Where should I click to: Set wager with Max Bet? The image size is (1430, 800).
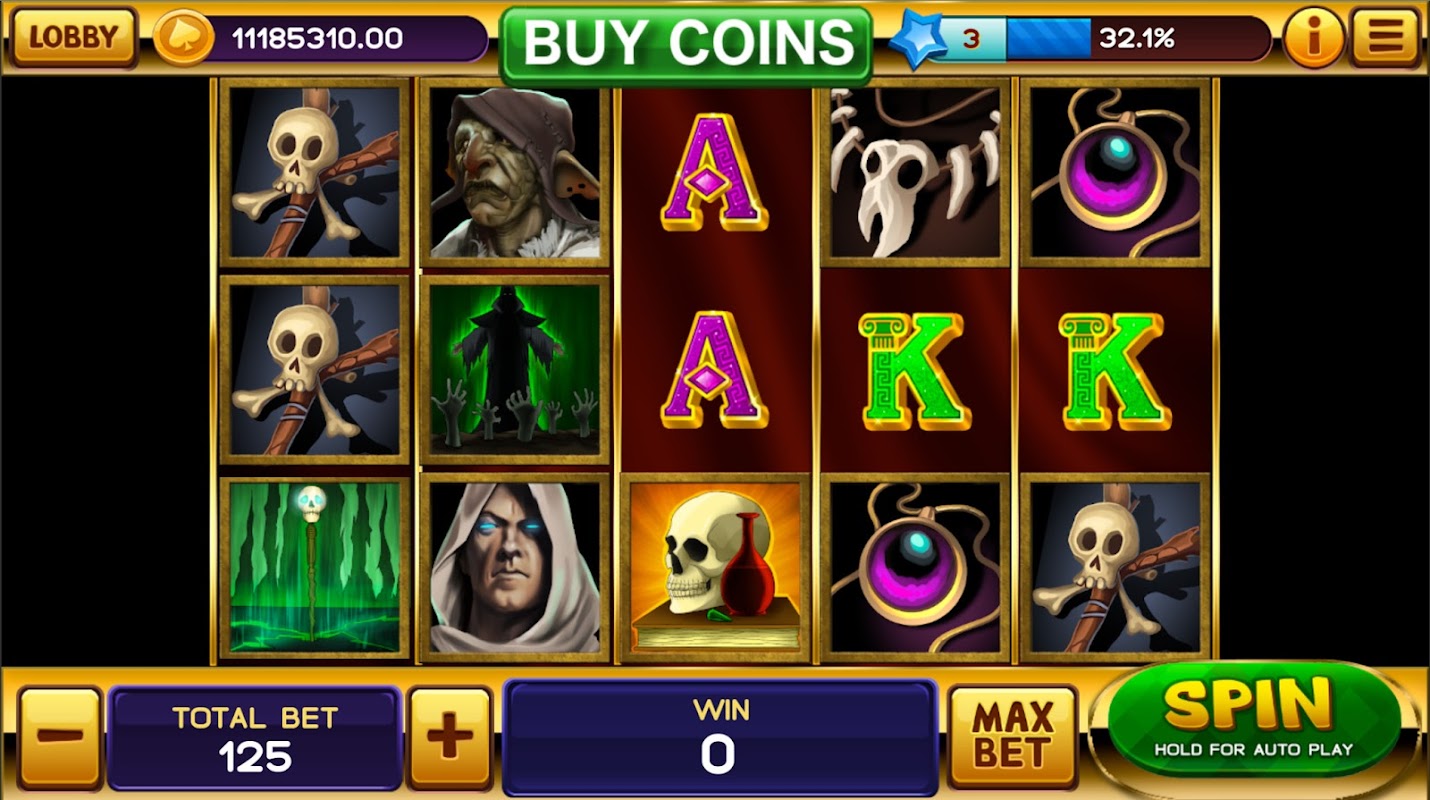[x=1012, y=736]
